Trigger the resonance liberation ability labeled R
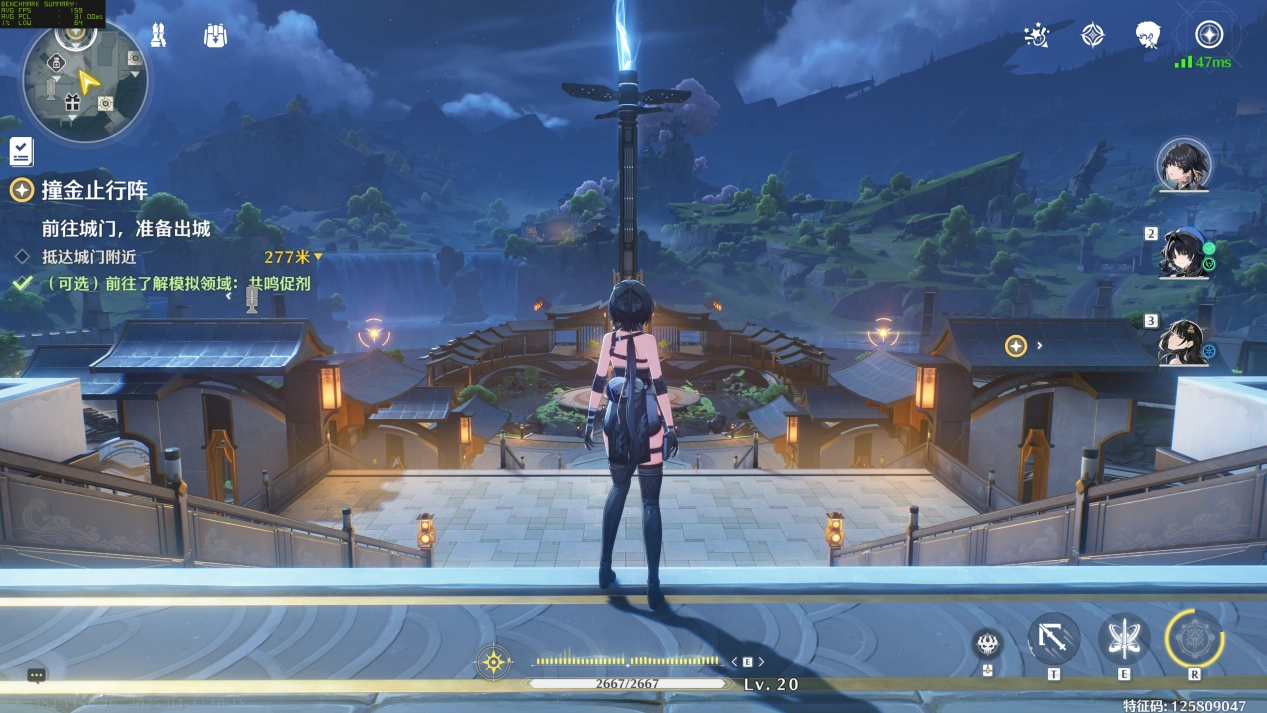Viewport: 1267px width, 713px height. pyautogui.click(x=1194, y=640)
